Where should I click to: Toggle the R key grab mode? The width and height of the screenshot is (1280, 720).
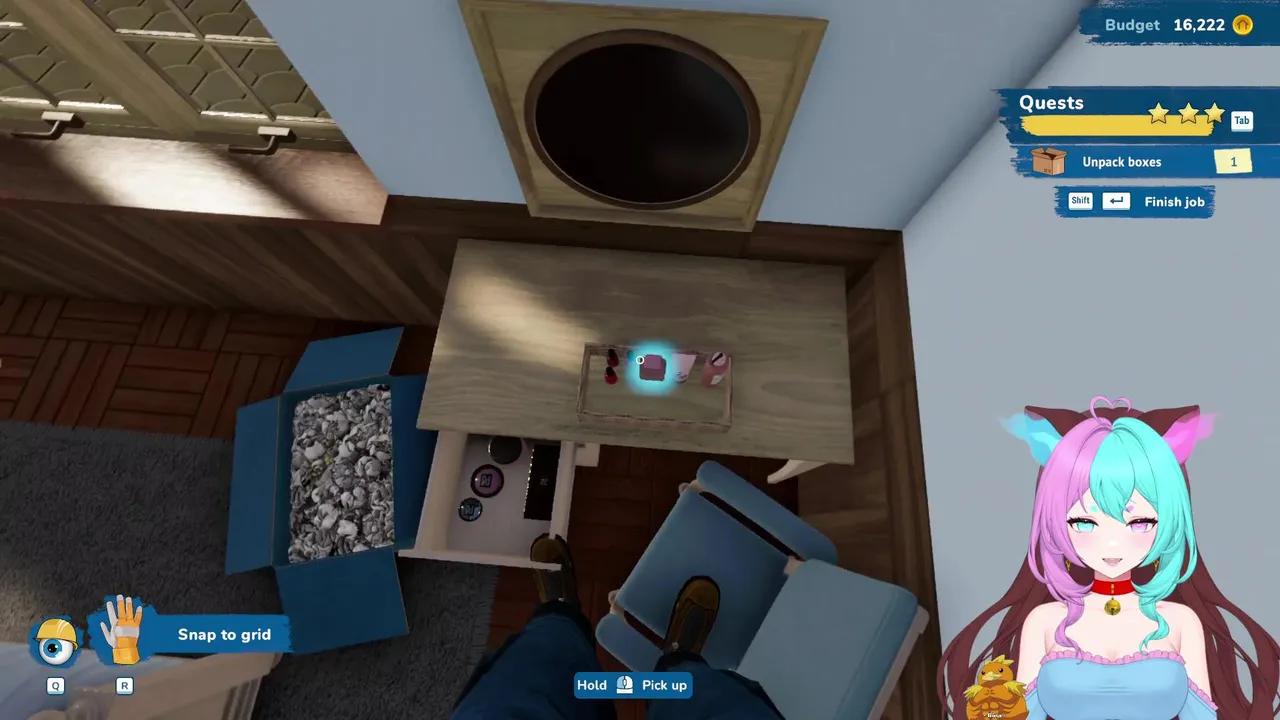coord(124,685)
